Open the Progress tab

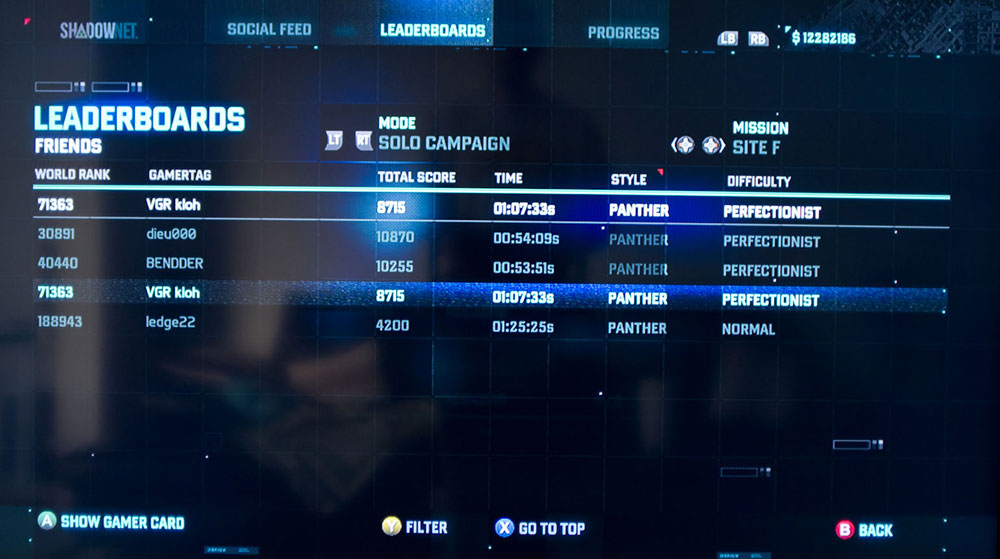tap(623, 33)
